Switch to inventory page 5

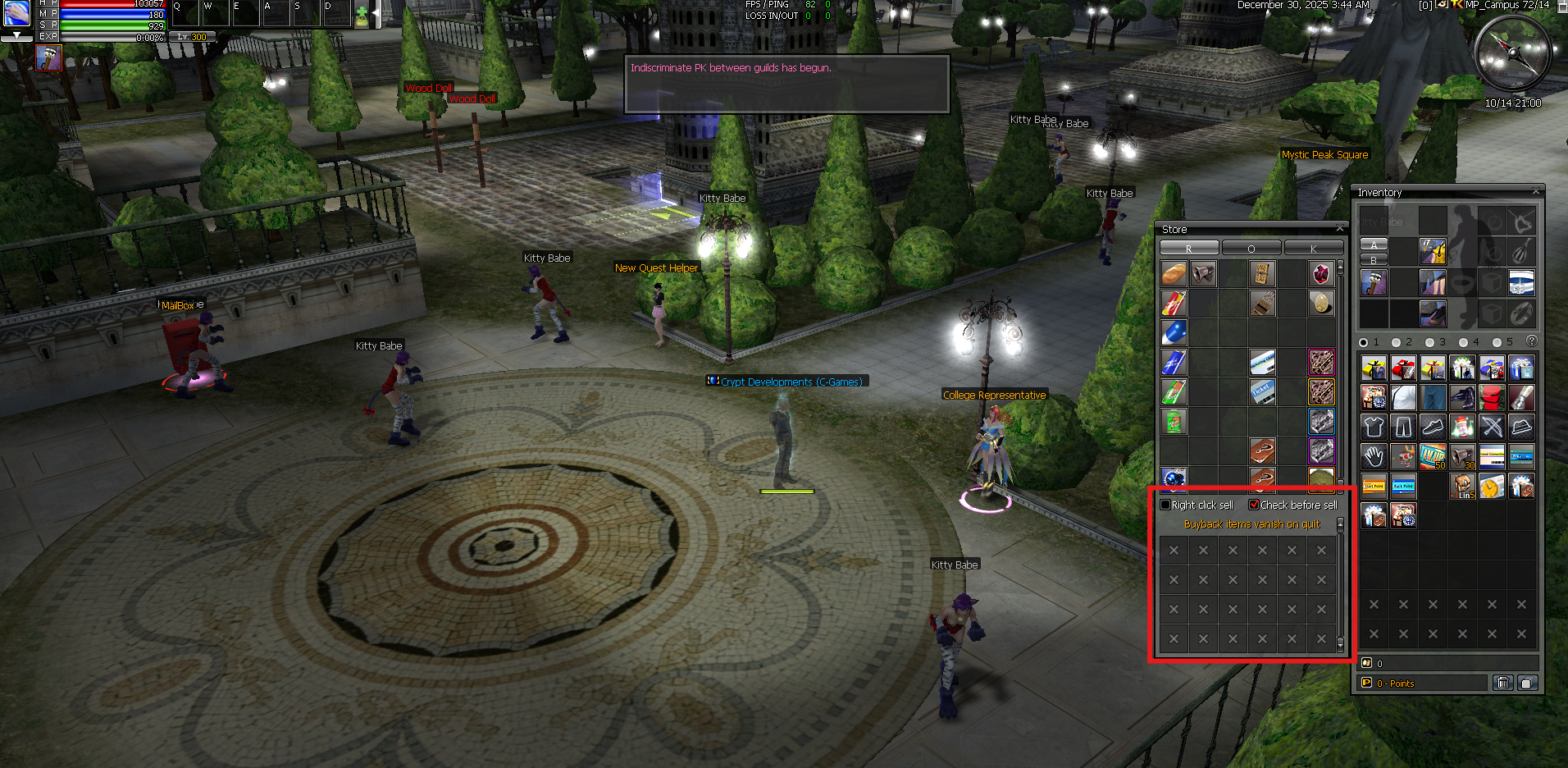(1497, 342)
